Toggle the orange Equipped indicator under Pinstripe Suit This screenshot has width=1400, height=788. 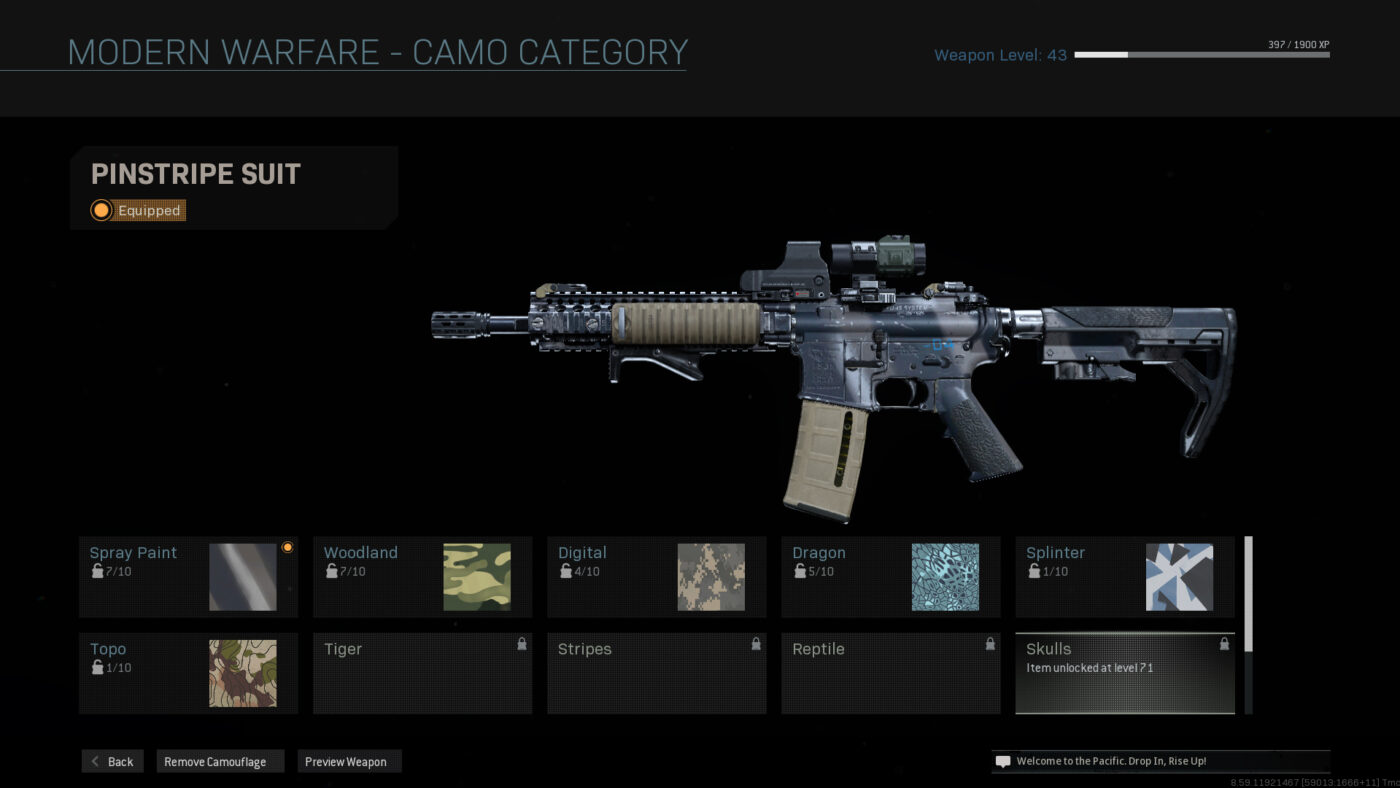(101, 210)
